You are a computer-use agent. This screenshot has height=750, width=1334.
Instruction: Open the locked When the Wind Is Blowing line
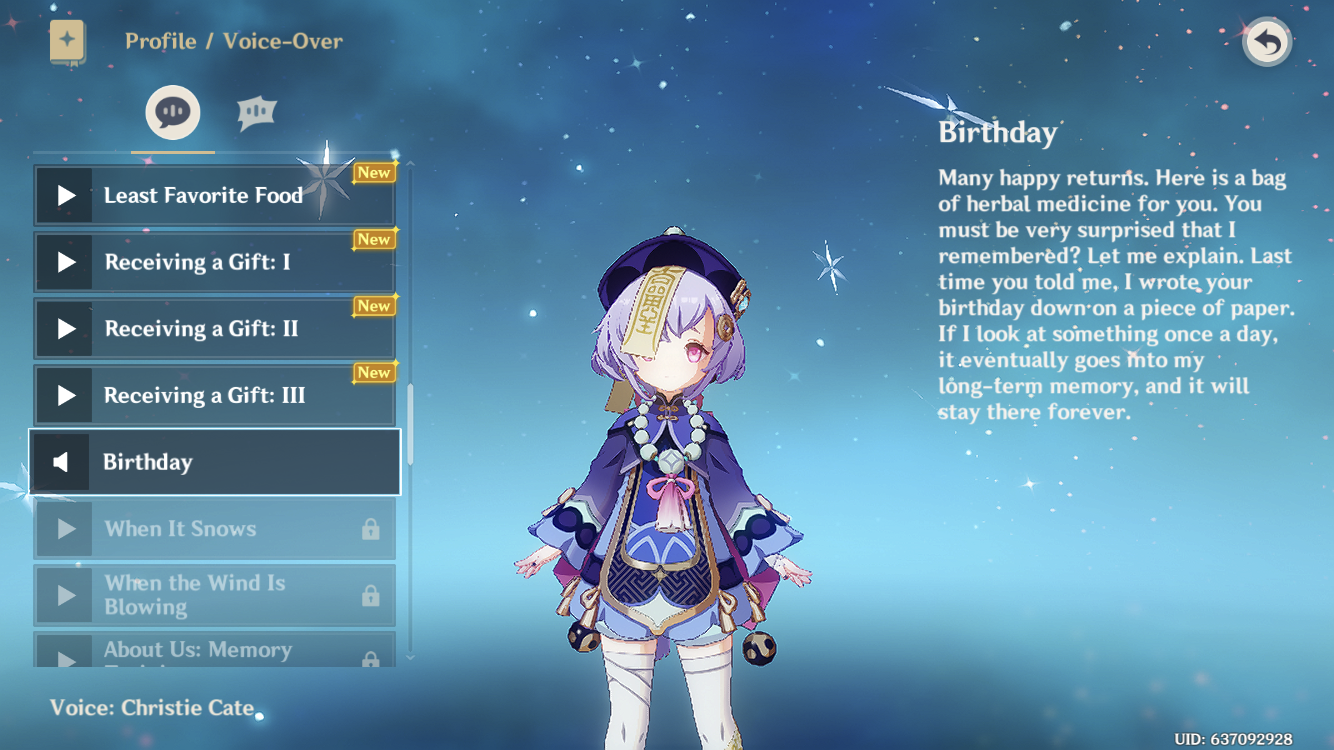[x=215, y=594]
